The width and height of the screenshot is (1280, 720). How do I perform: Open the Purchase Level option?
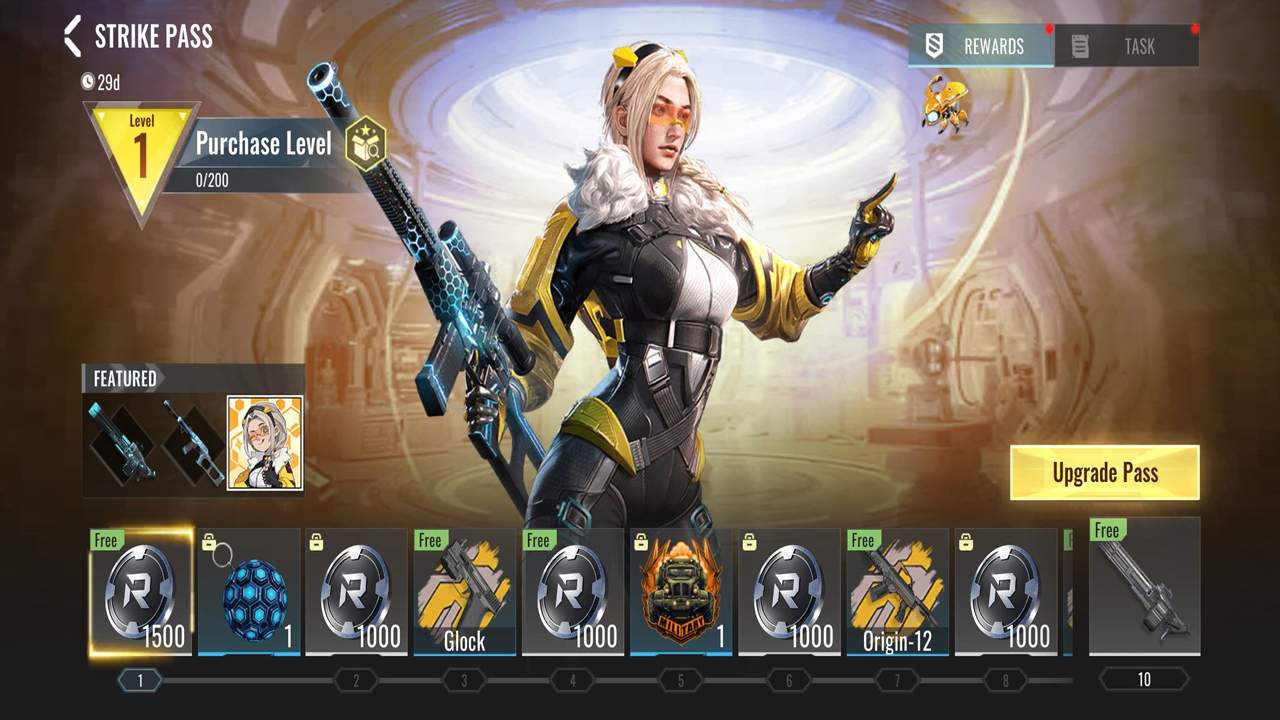pos(263,144)
